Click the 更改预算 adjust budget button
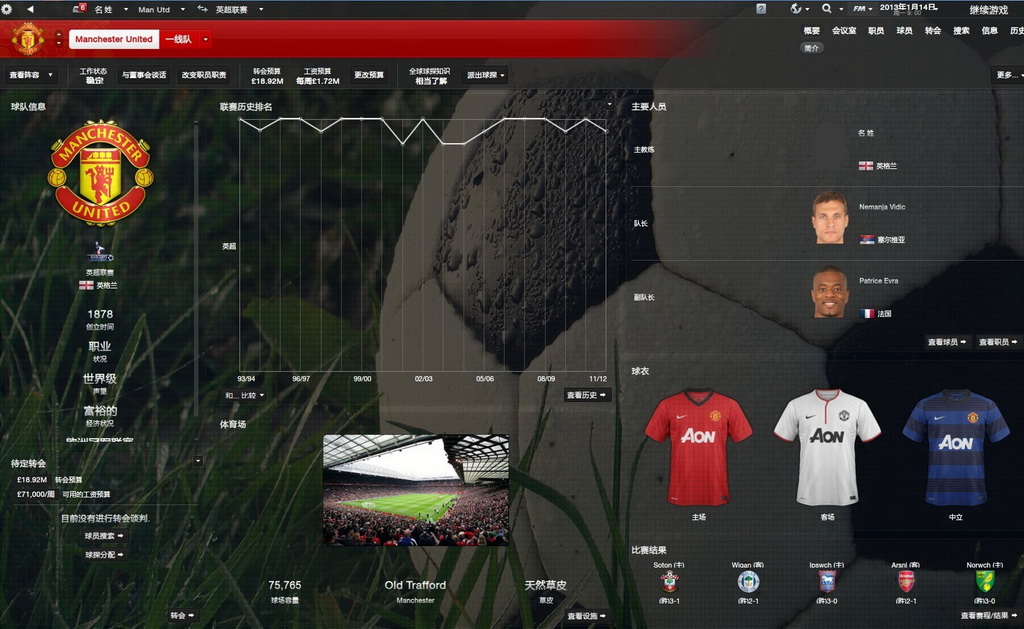1024x629 pixels. [369, 75]
